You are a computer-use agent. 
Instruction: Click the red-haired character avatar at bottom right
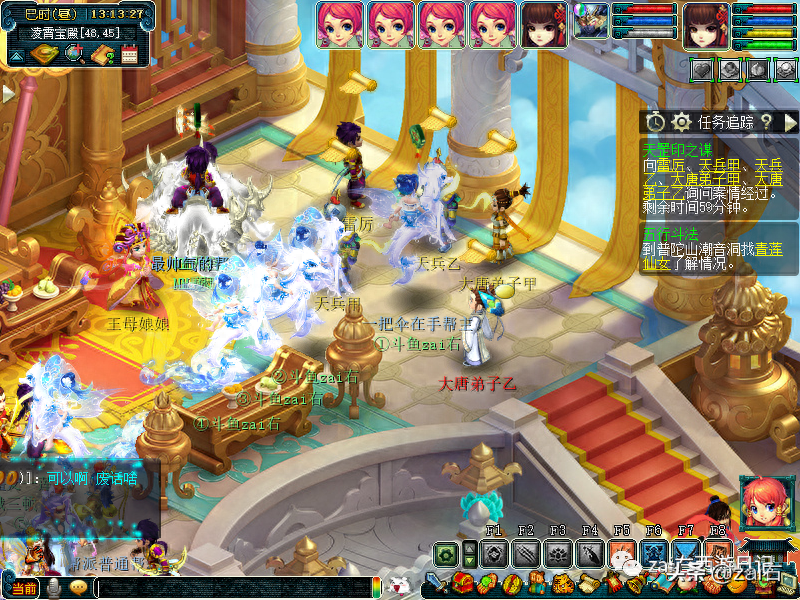(x=765, y=501)
